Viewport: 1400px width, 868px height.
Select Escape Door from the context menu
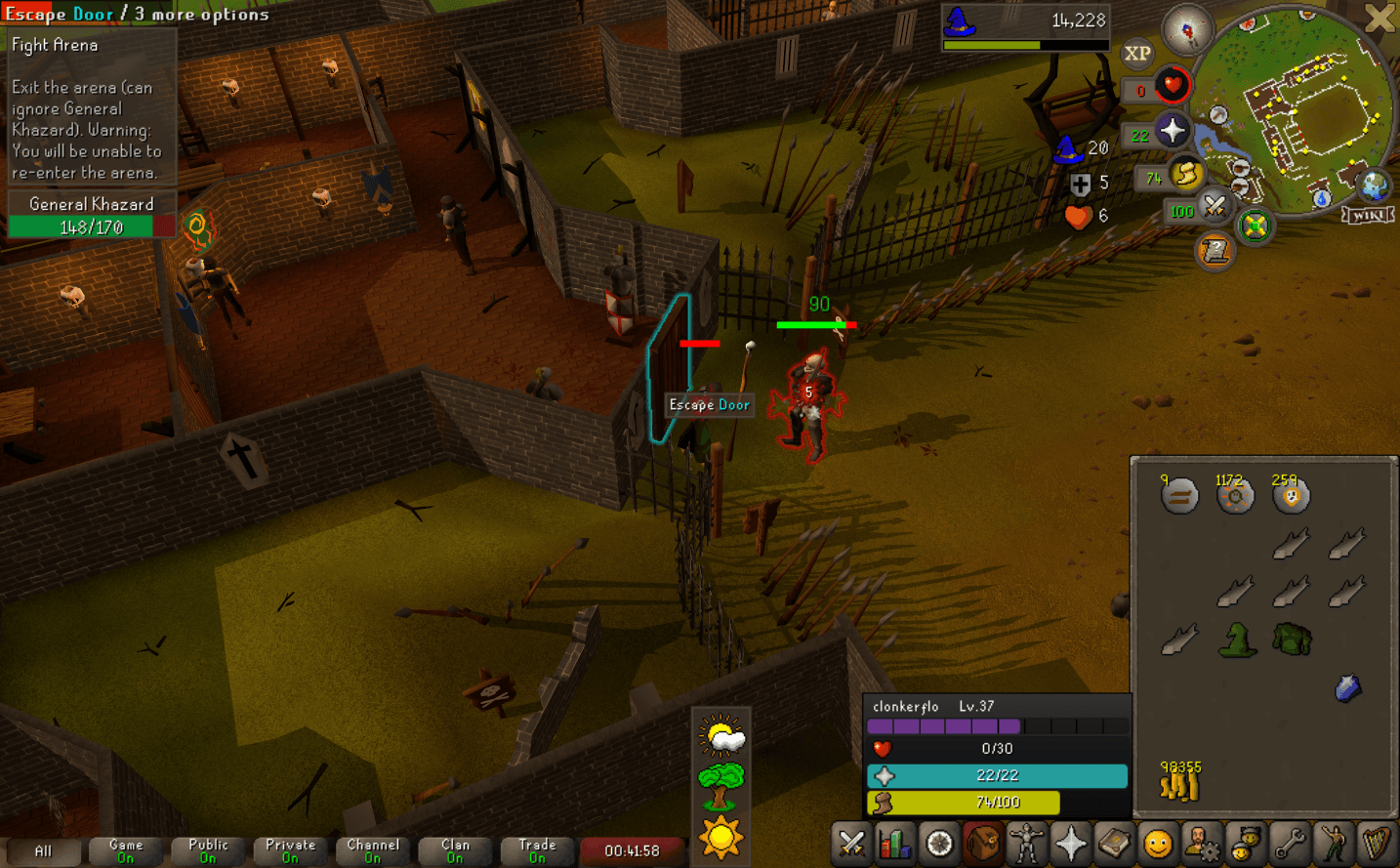(x=59, y=14)
